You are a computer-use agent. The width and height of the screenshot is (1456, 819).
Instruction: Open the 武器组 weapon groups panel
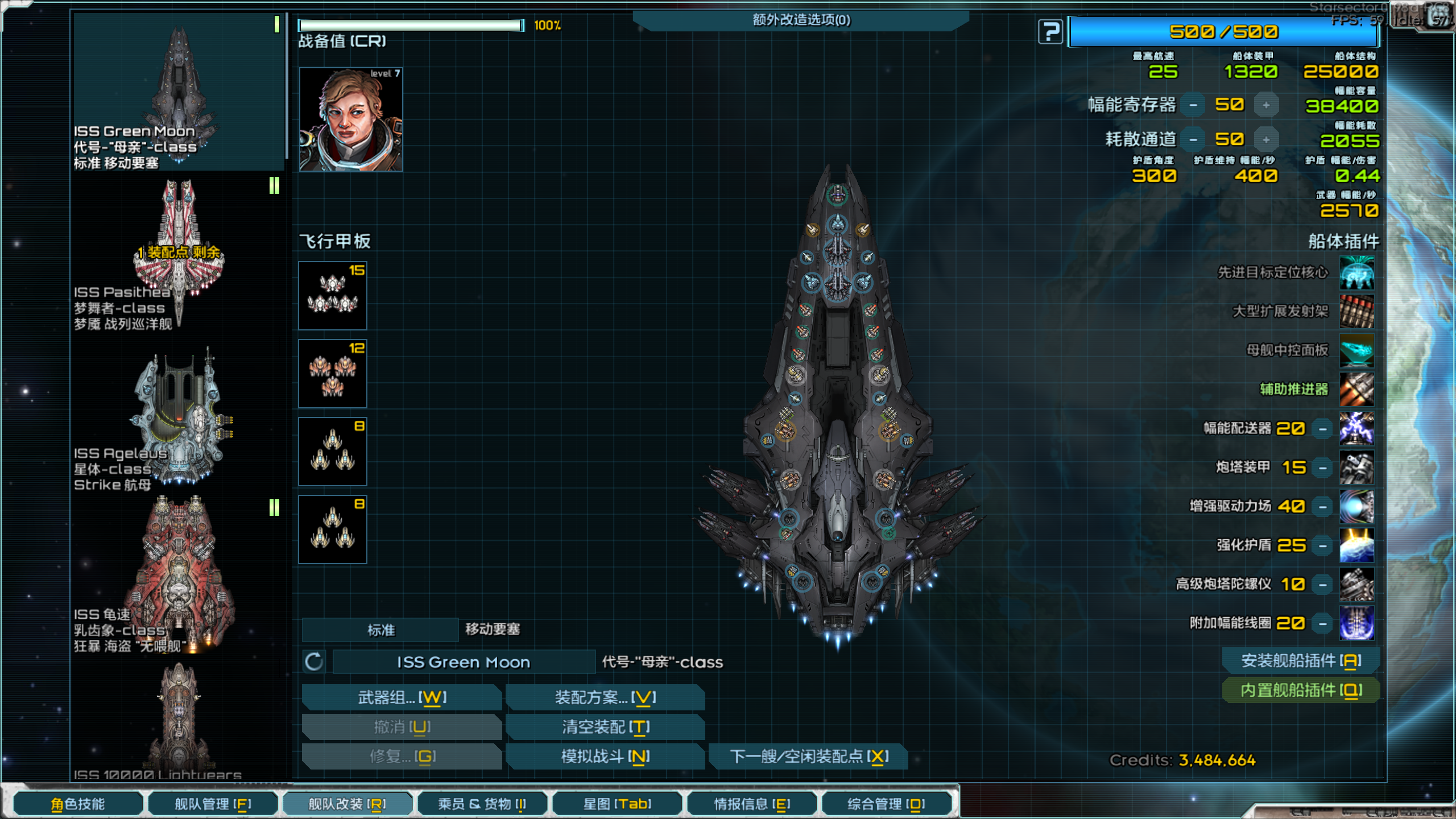(x=402, y=697)
